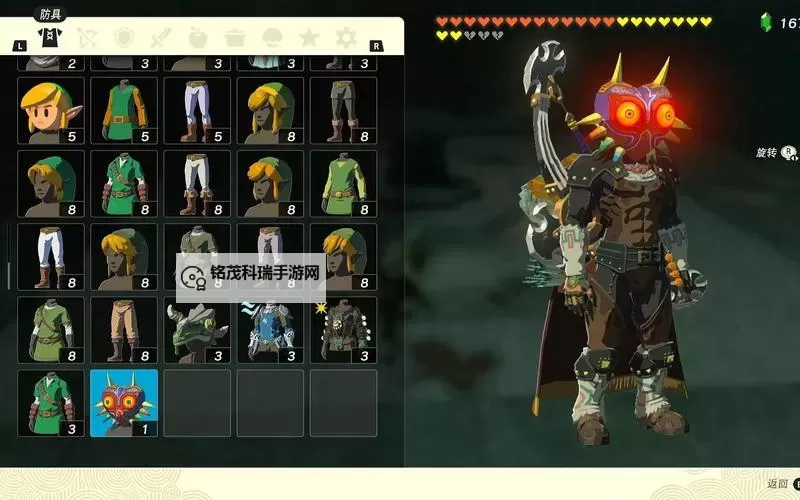This screenshot has width=800, height=500.
Task: Choose the dark armor marked with a sparkle
Action: point(343,330)
